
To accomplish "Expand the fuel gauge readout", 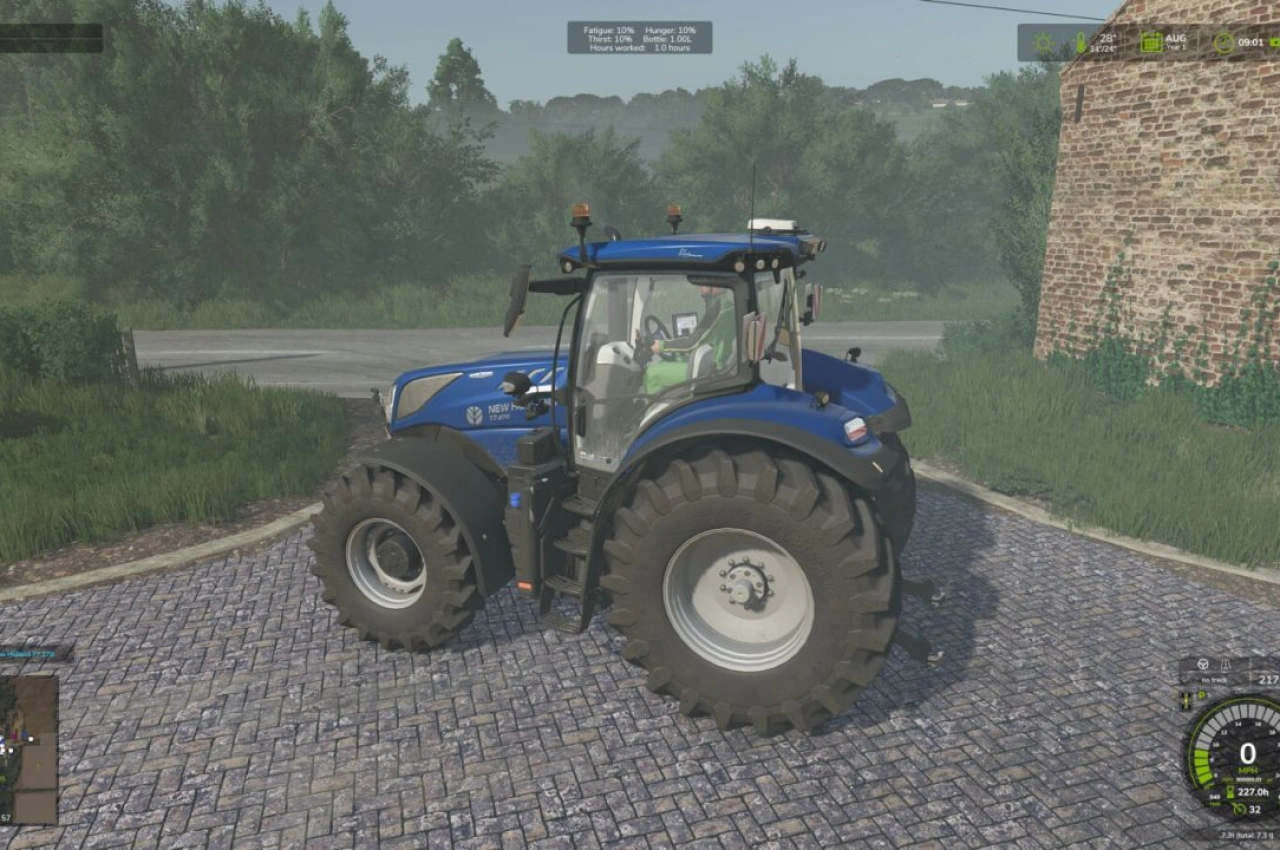I will click(x=1186, y=701).
